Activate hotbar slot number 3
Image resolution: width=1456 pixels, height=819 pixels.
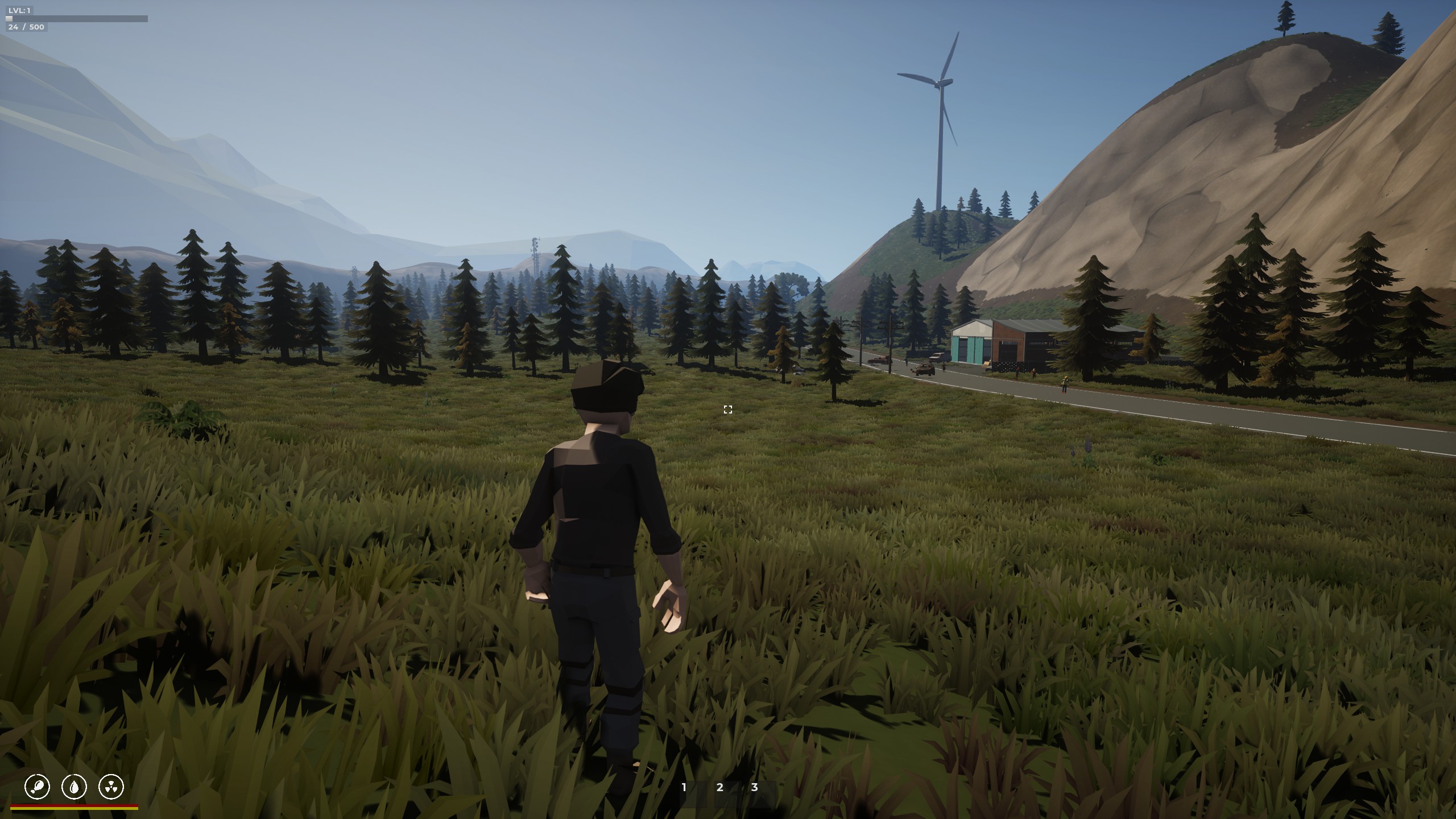point(755,788)
